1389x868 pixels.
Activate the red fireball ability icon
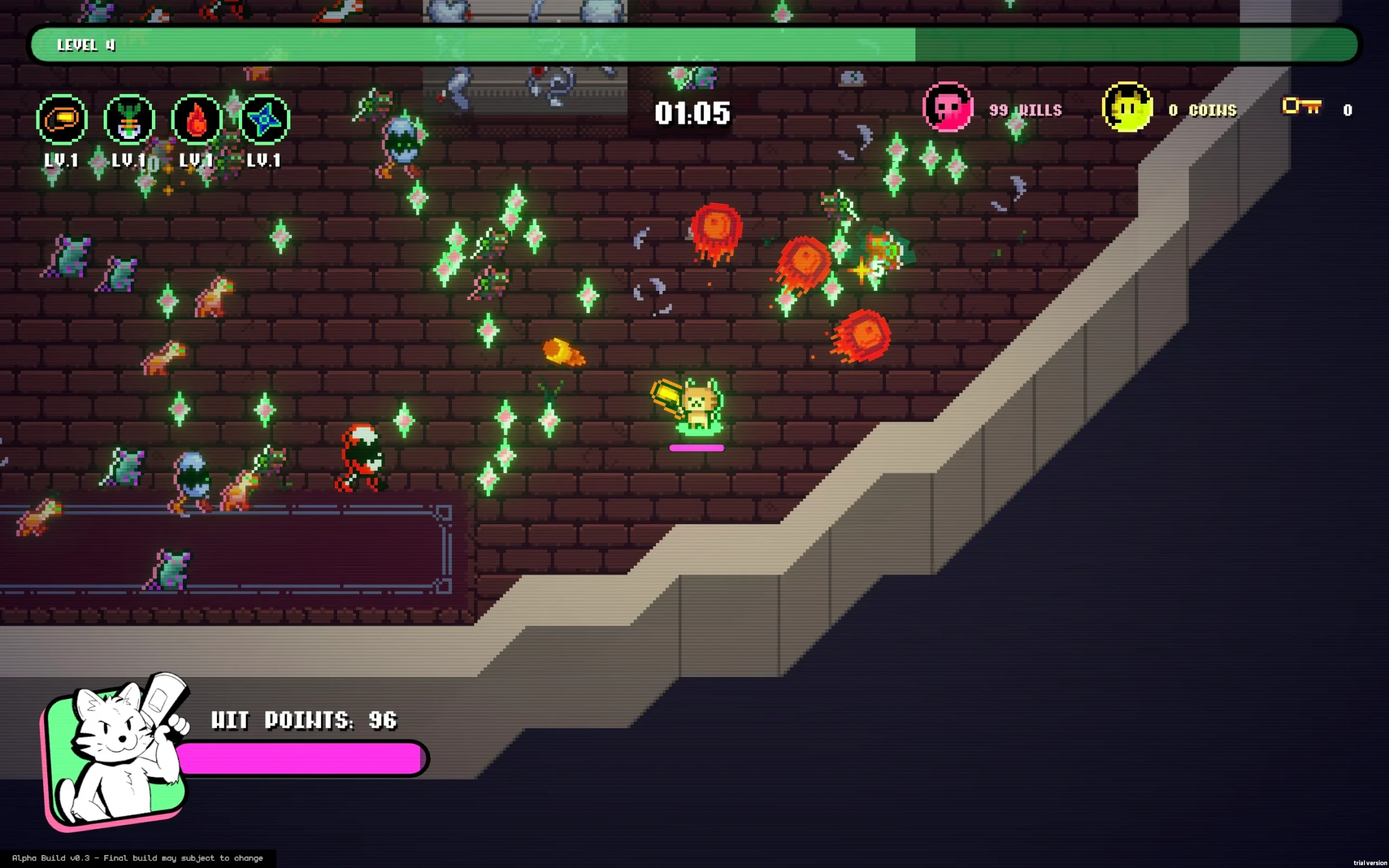196,119
